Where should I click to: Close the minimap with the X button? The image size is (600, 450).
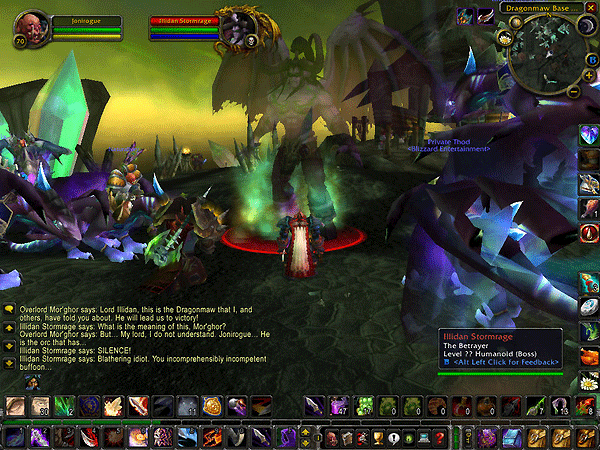click(x=591, y=10)
